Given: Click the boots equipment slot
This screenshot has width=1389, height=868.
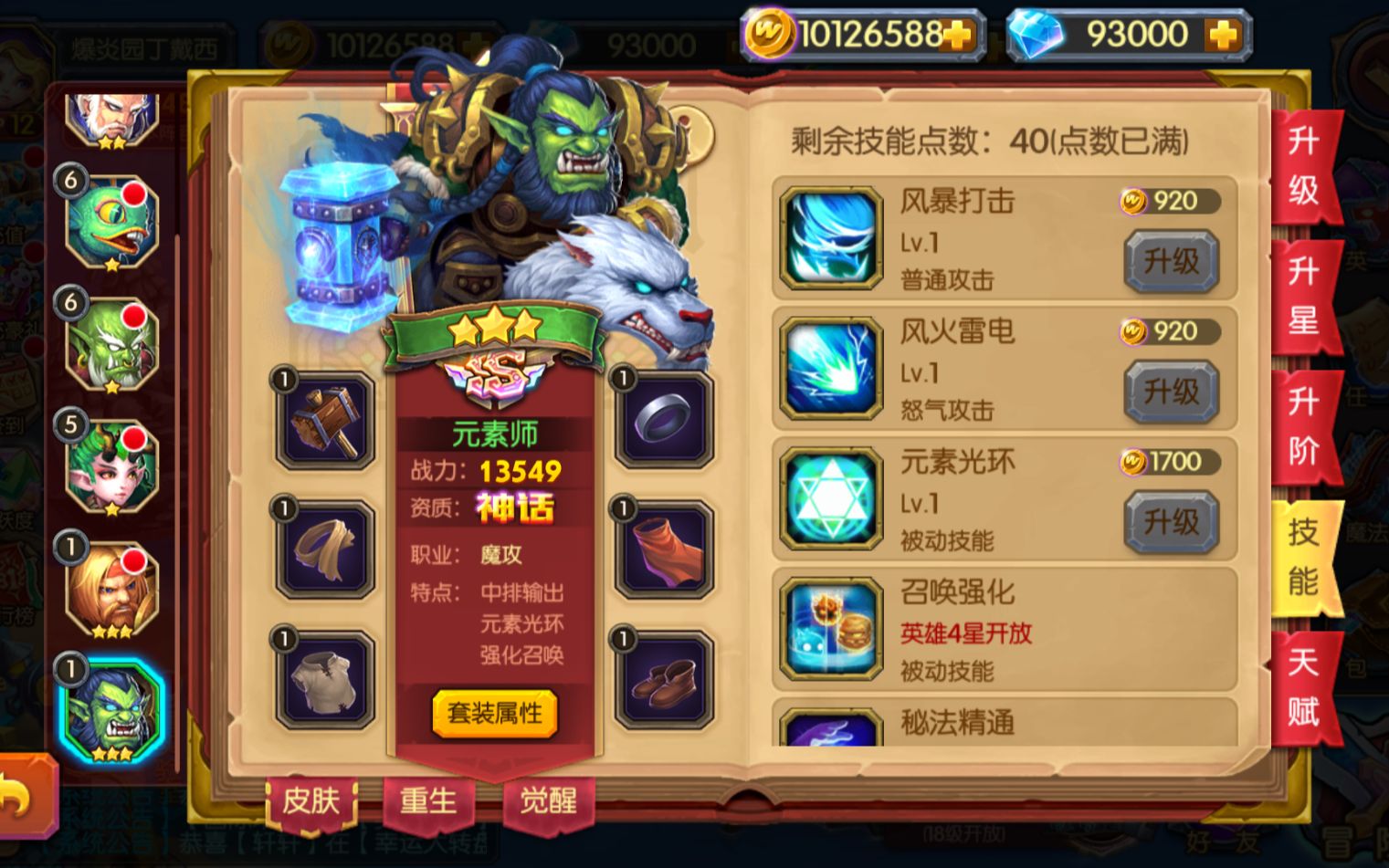Looking at the screenshot, I should [x=661, y=682].
